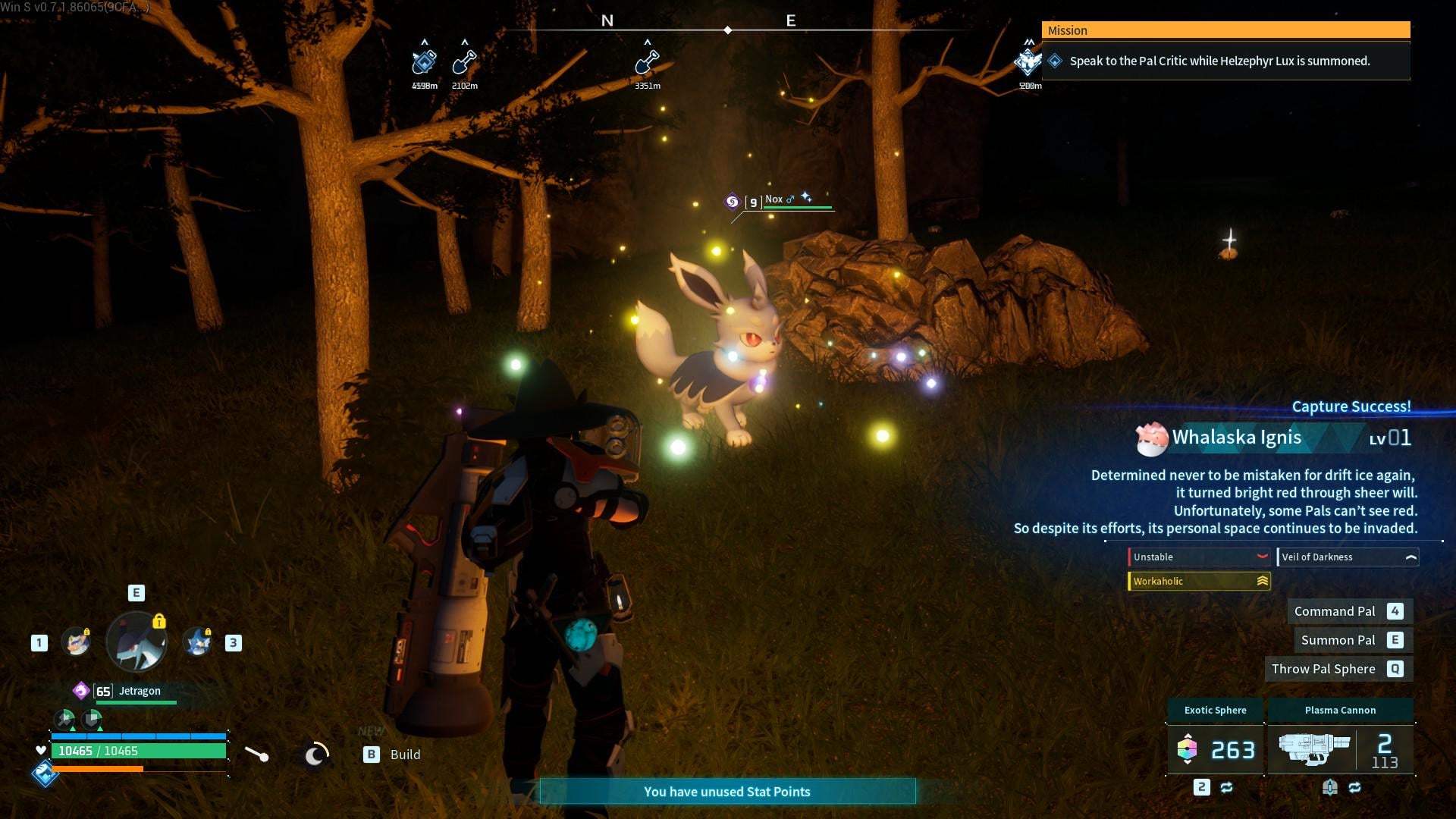The height and width of the screenshot is (819, 1456).
Task: Click the crescent moon time-of-day icon
Action: point(315,754)
